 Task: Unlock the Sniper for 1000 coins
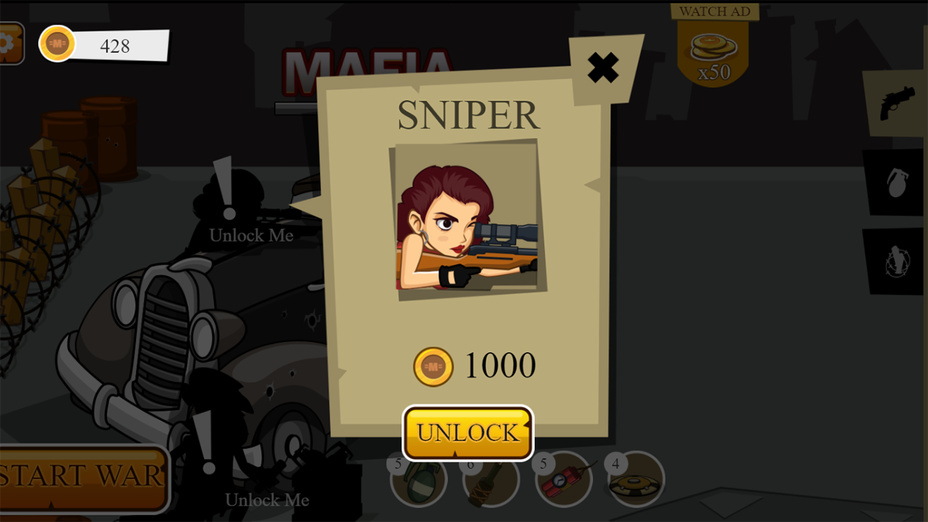(x=468, y=433)
